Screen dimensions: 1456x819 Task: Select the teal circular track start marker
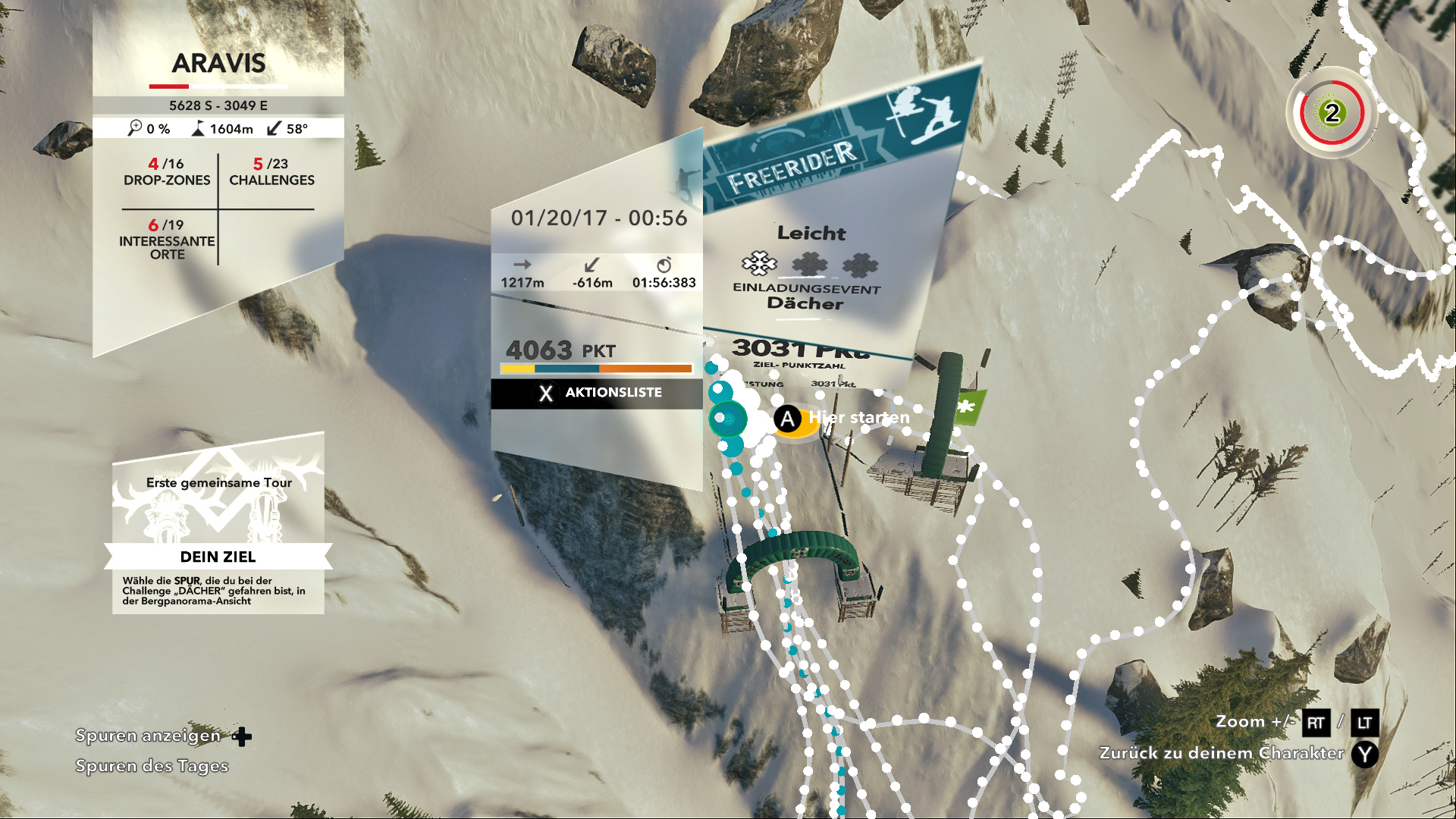pyautogui.click(x=729, y=419)
